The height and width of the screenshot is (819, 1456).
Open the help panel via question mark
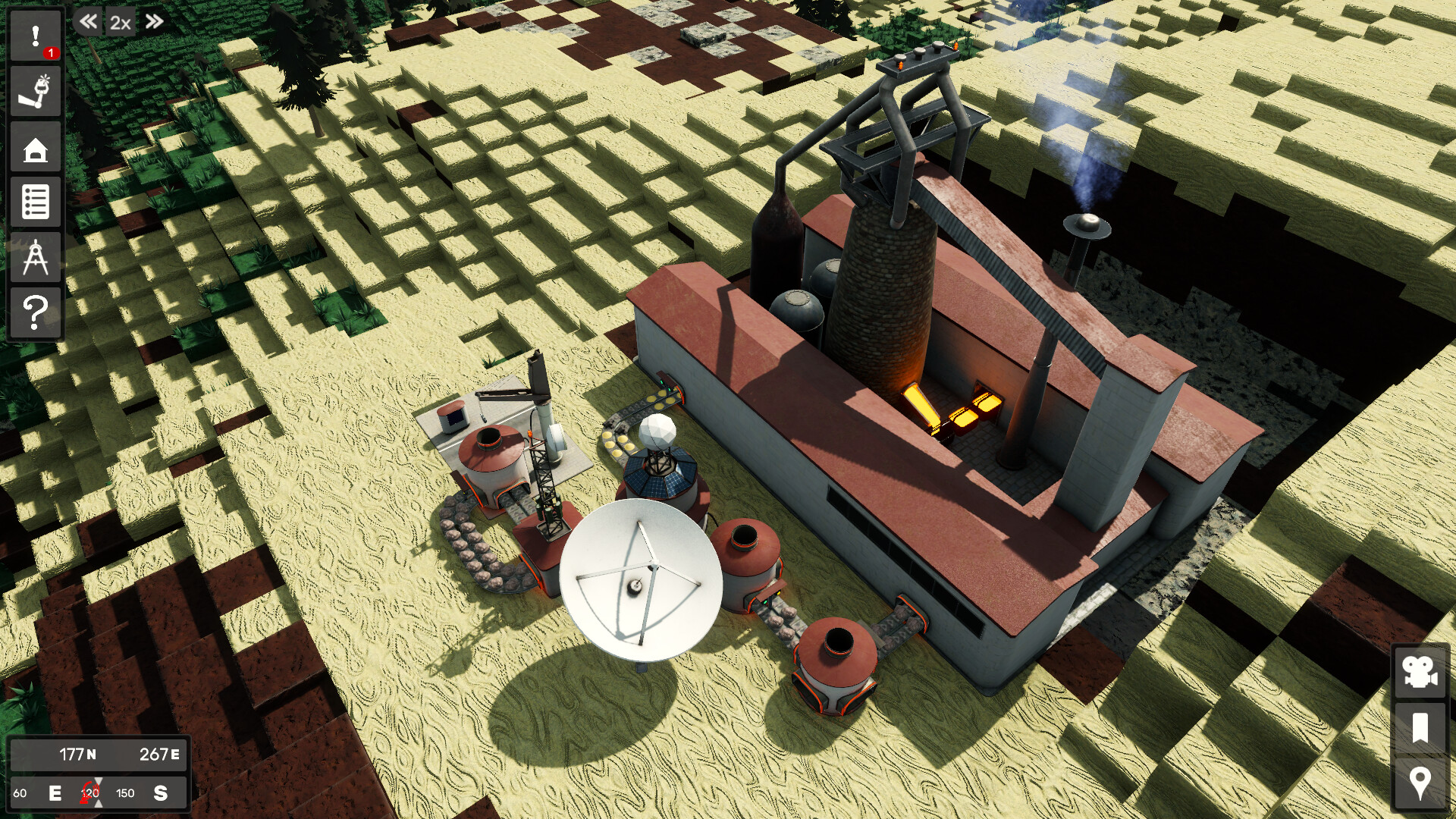[x=34, y=312]
